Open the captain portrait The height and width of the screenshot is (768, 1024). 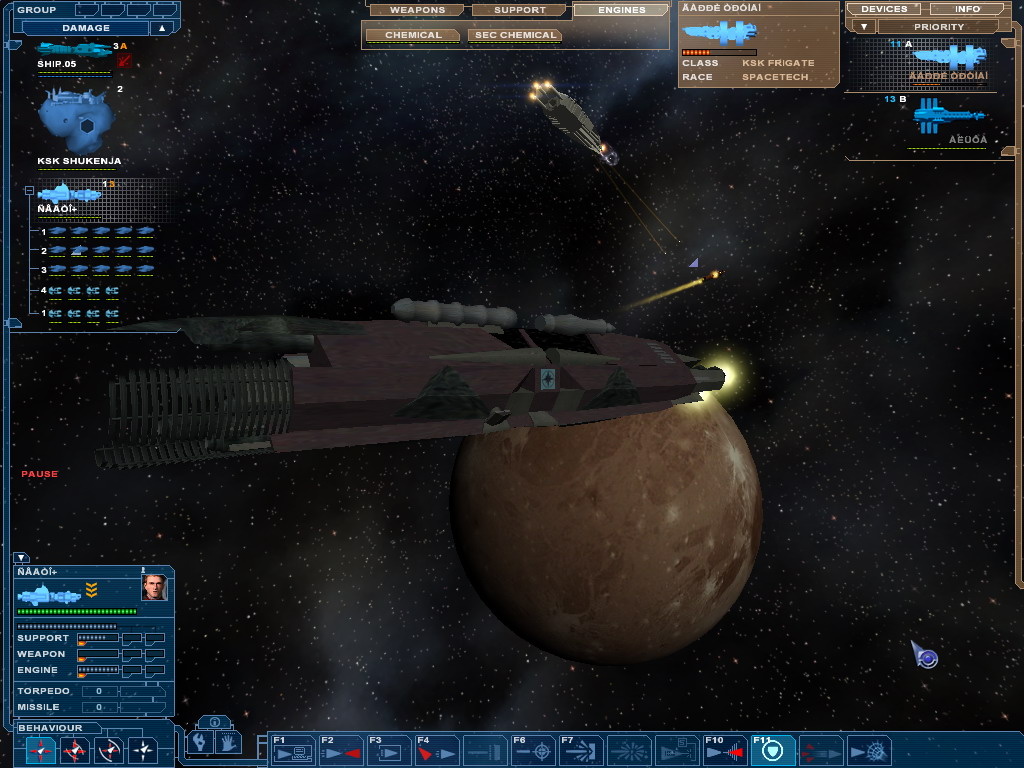click(154, 587)
